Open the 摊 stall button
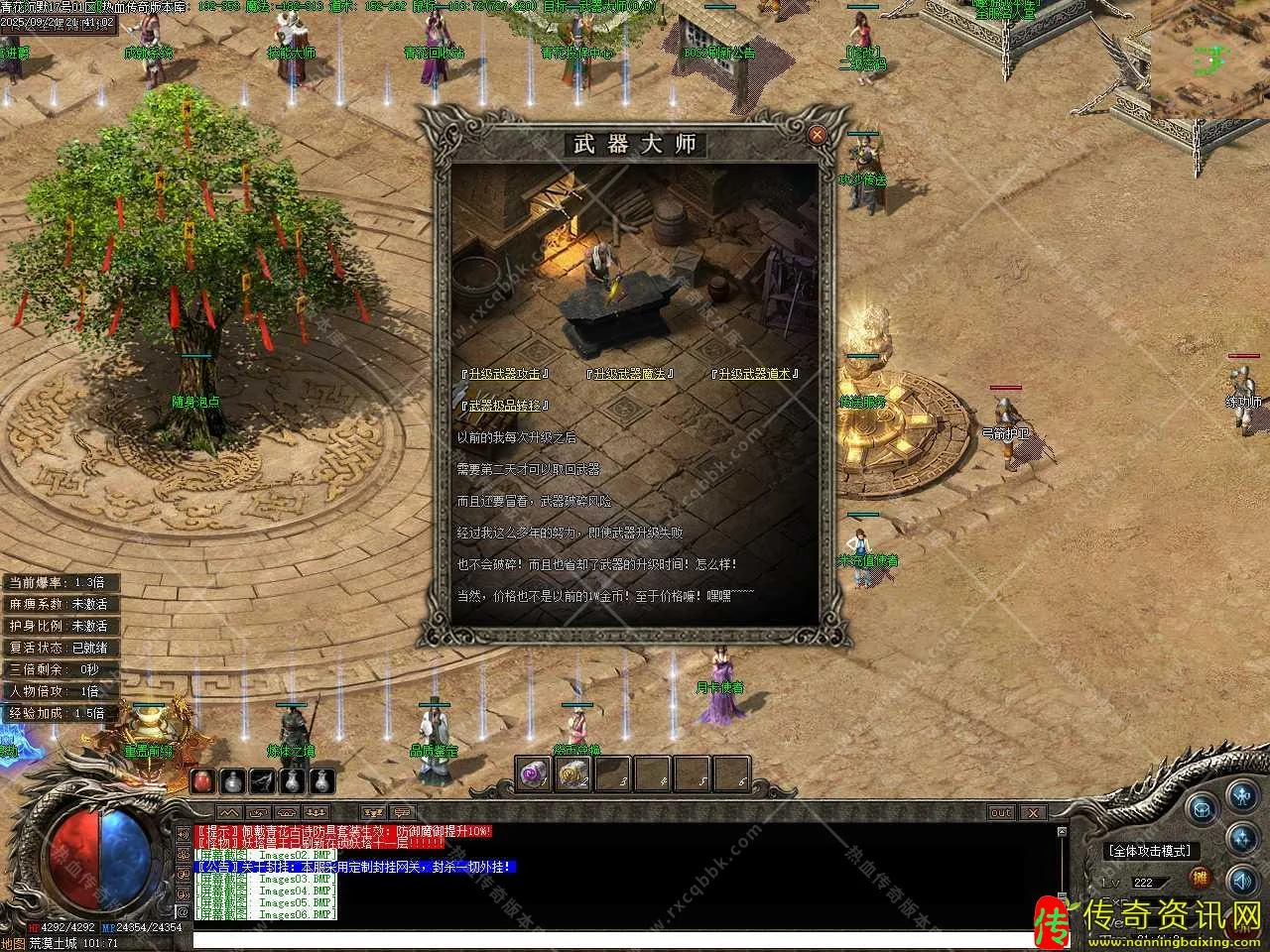The image size is (1270, 952). (1201, 879)
